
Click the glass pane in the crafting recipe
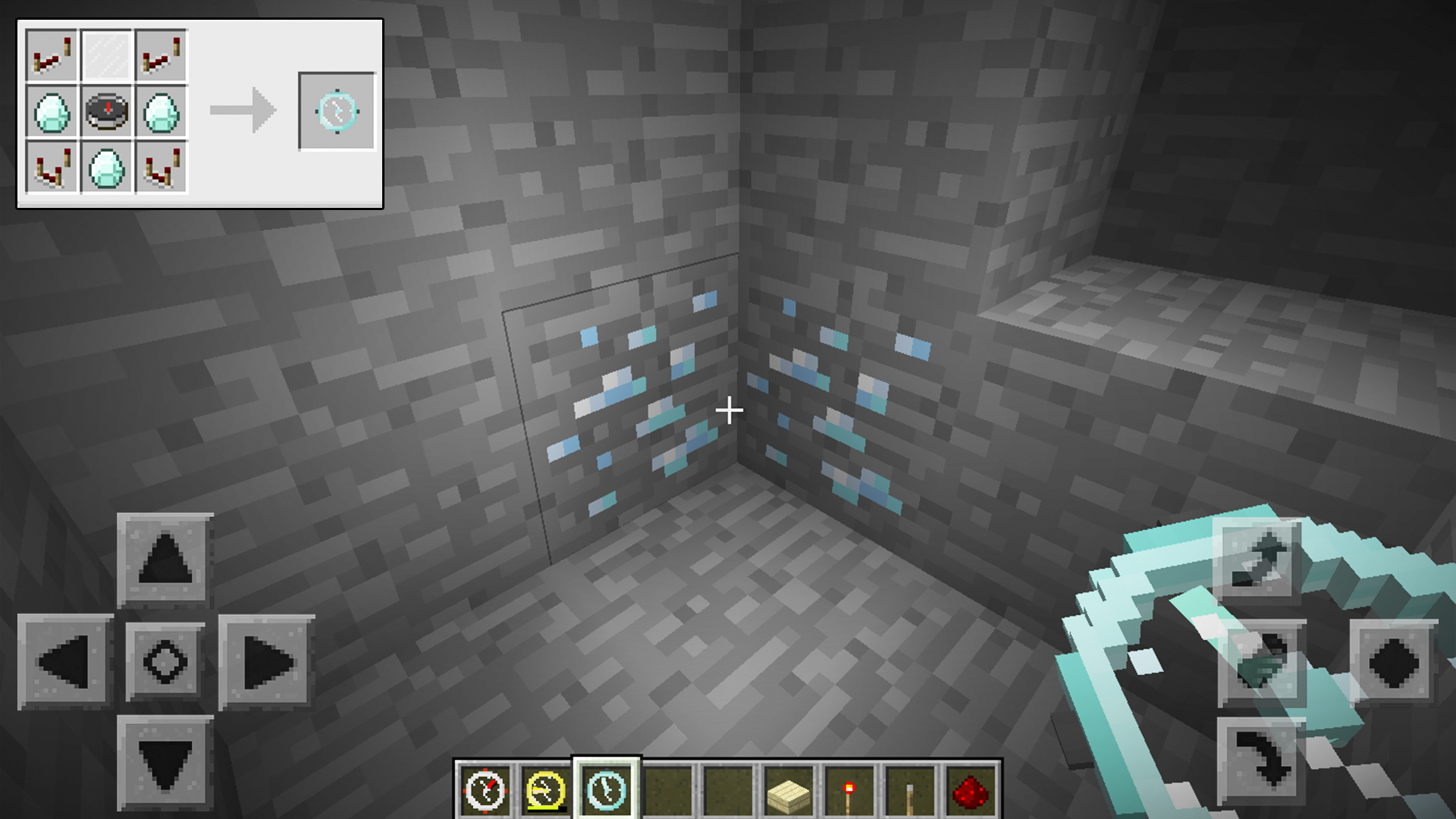pyautogui.click(x=108, y=53)
